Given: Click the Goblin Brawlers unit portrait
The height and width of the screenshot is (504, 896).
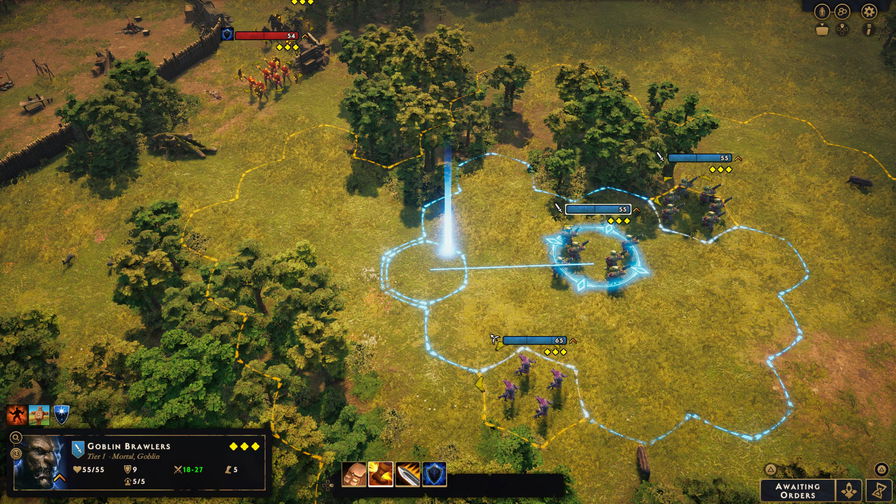Looking at the screenshot, I should 40,461.
